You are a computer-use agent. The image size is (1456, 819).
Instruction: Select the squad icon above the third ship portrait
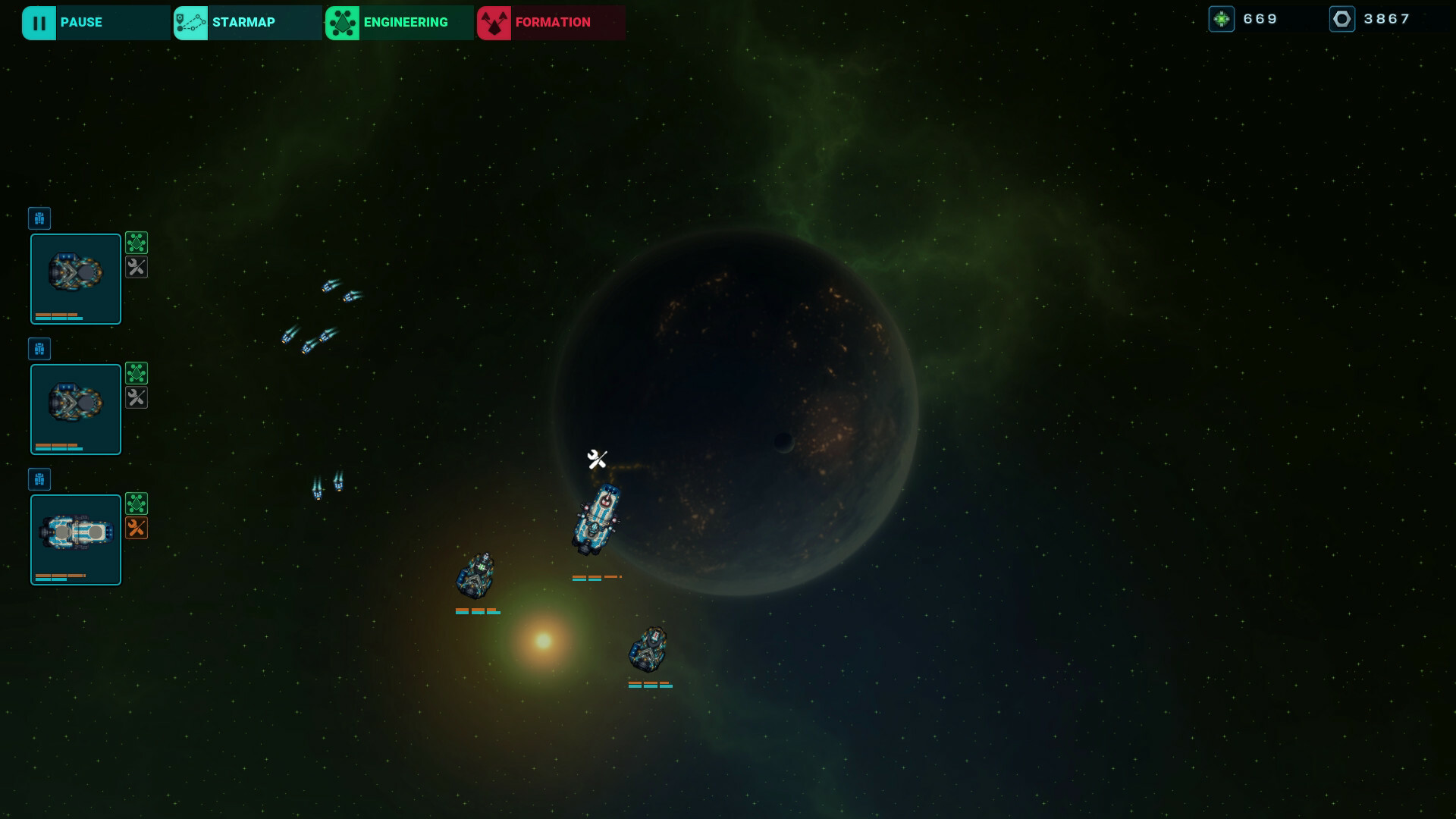click(x=39, y=479)
